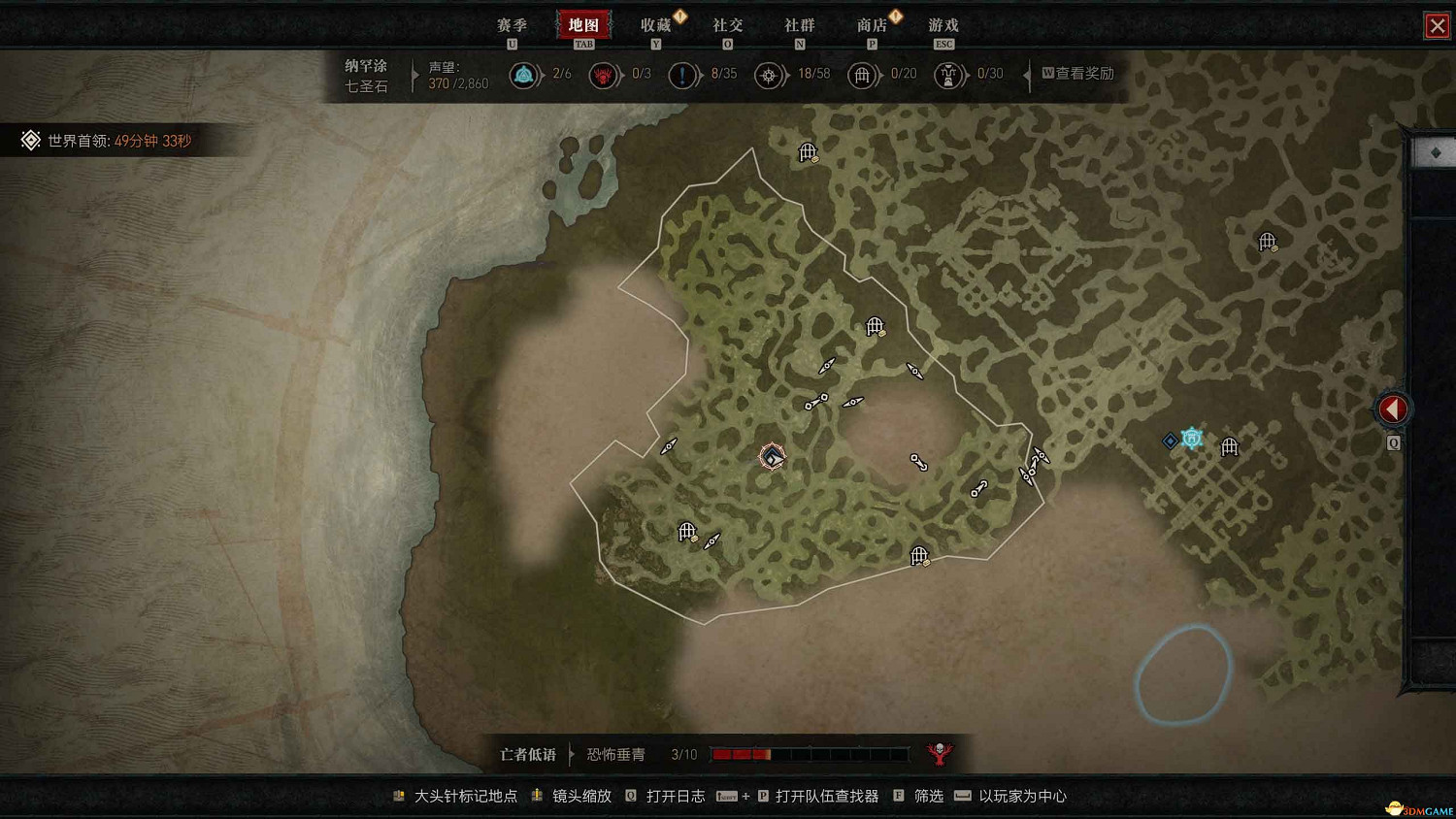
Task: Click the southern dungeon entrance gate icon
Action: coord(917,555)
